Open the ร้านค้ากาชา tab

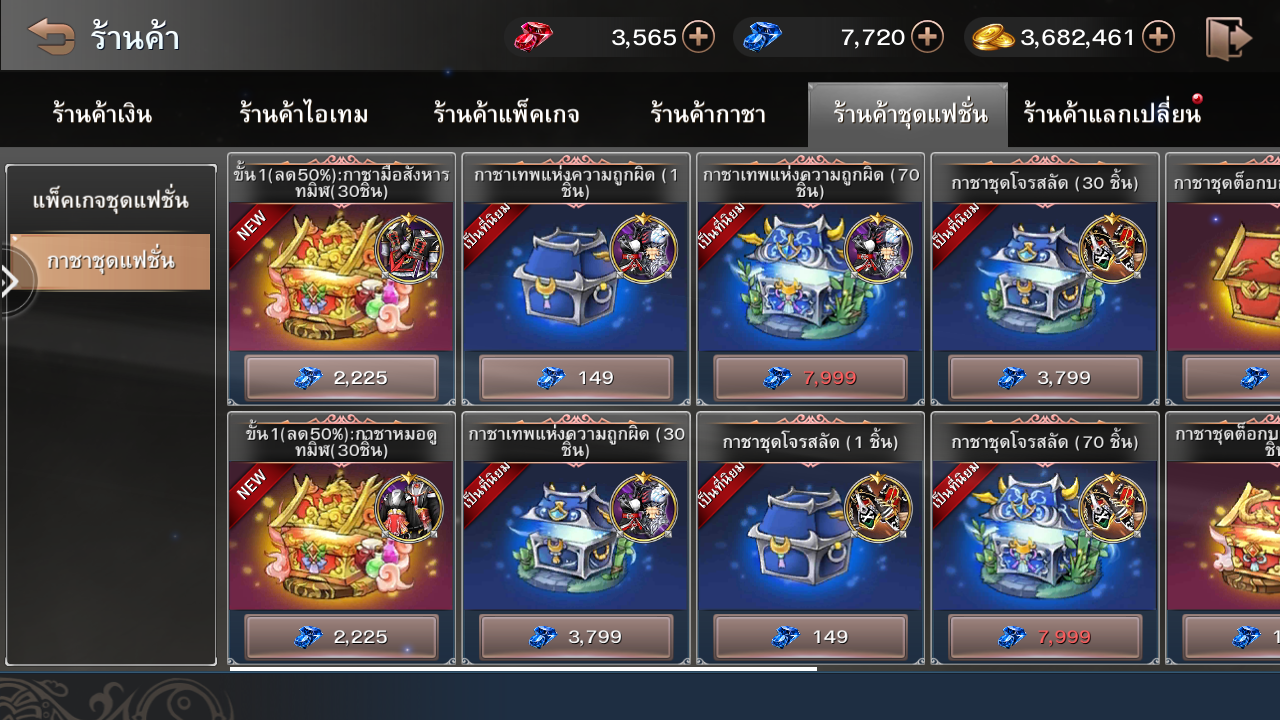(x=708, y=115)
